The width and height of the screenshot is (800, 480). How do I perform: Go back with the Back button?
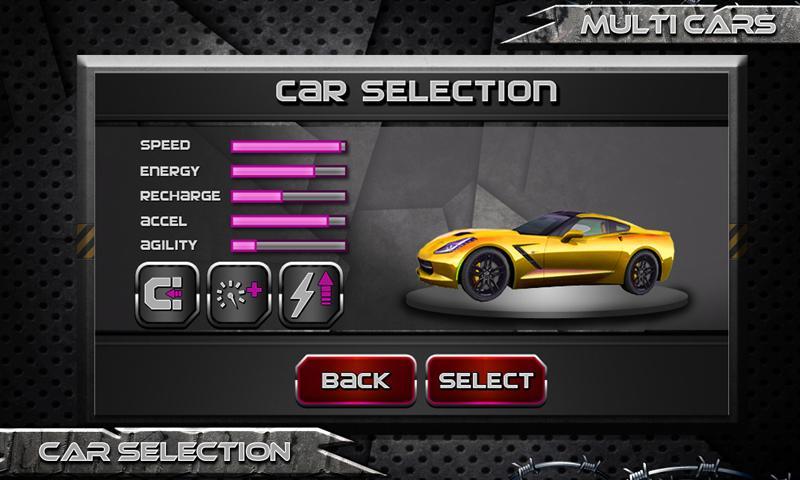pyautogui.click(x=355, y=381)
